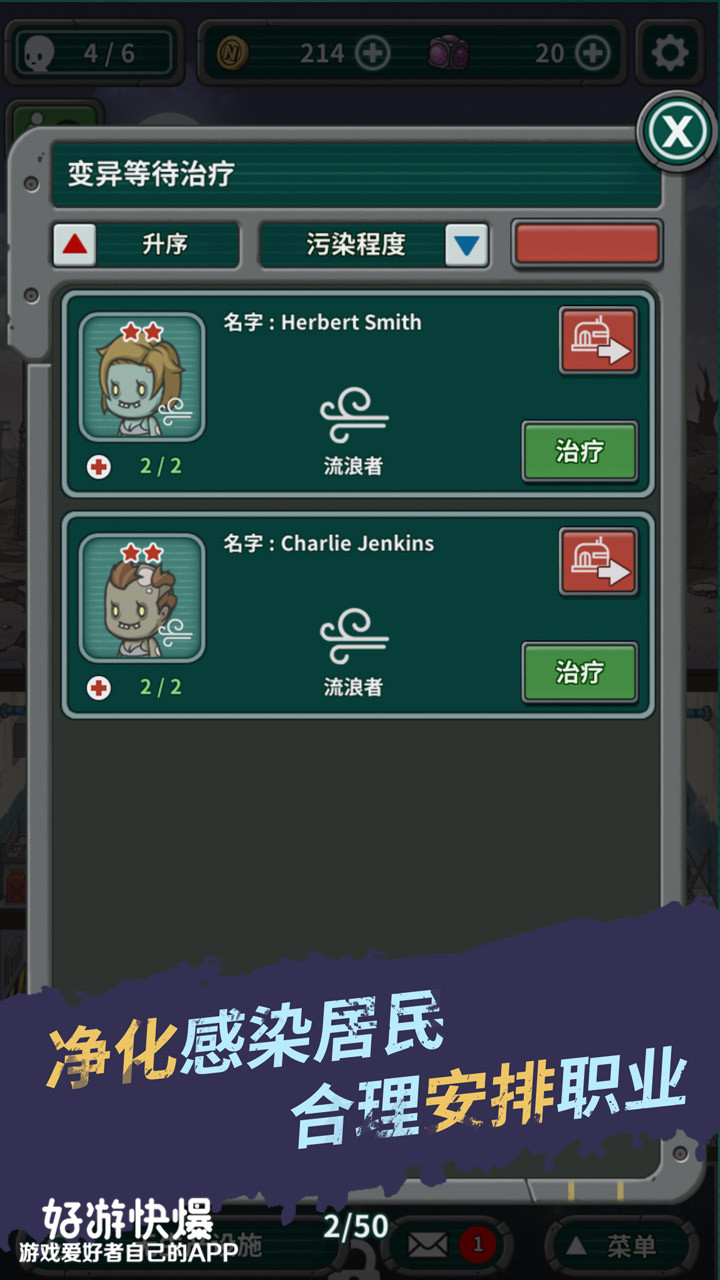Screen dimensions: 720x1280
Task: Open the gear settings menu
Action: click(x=669, y=52)
